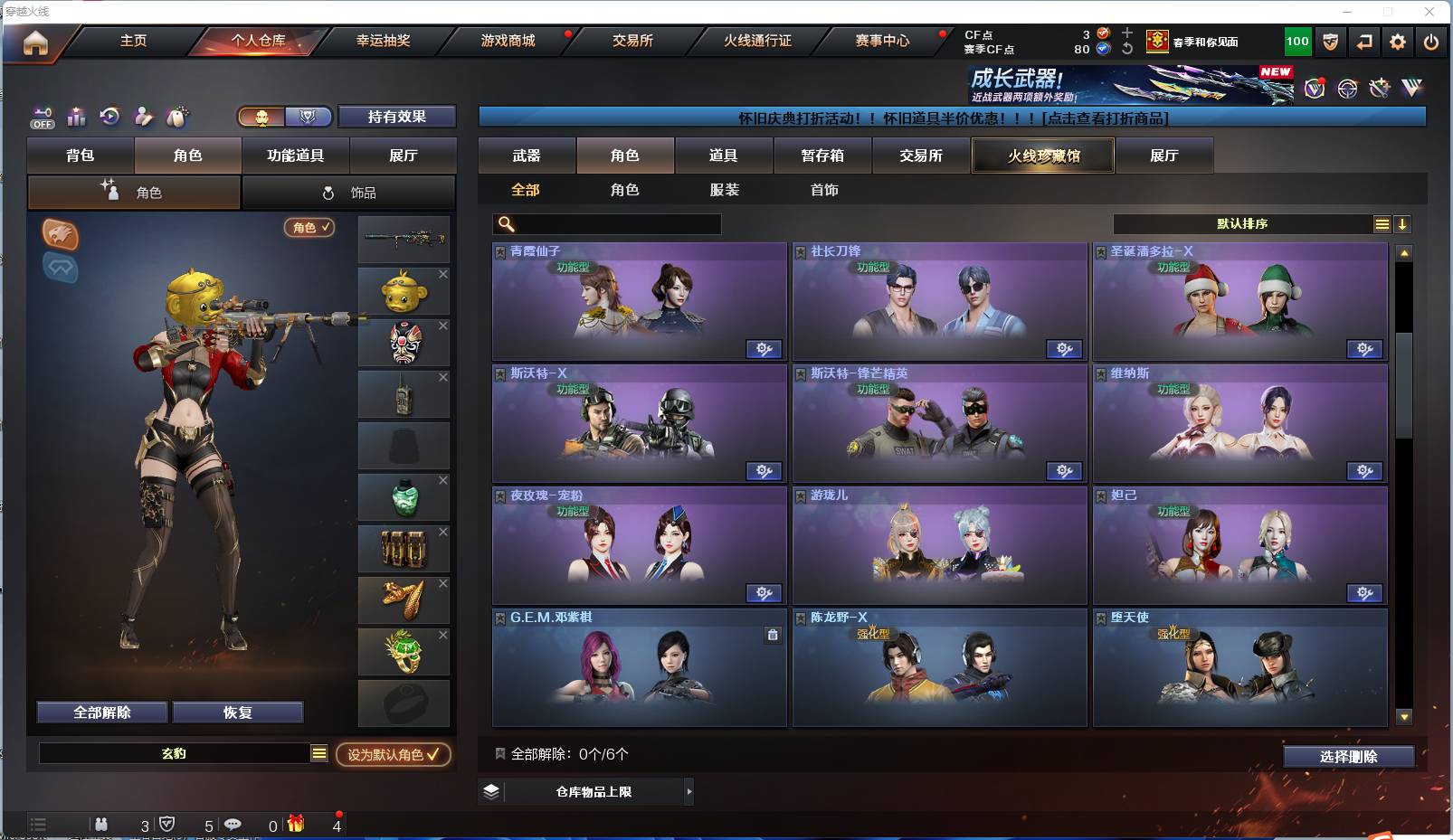The image size is (1453, 840).
Task: Click the replay/refresh icon in left toolbar
Action: tap(110, 118)
